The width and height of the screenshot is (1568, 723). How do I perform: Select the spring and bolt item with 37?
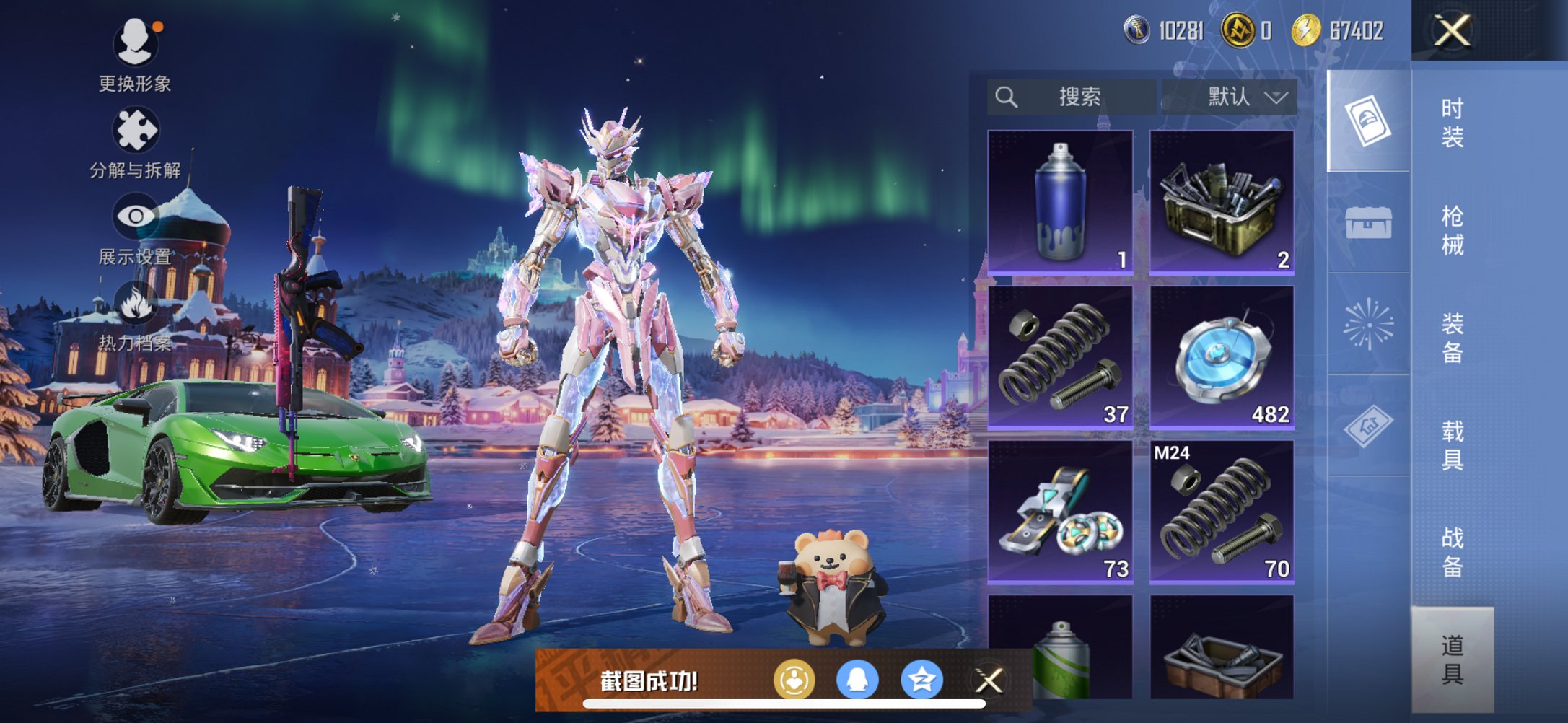1060,357
